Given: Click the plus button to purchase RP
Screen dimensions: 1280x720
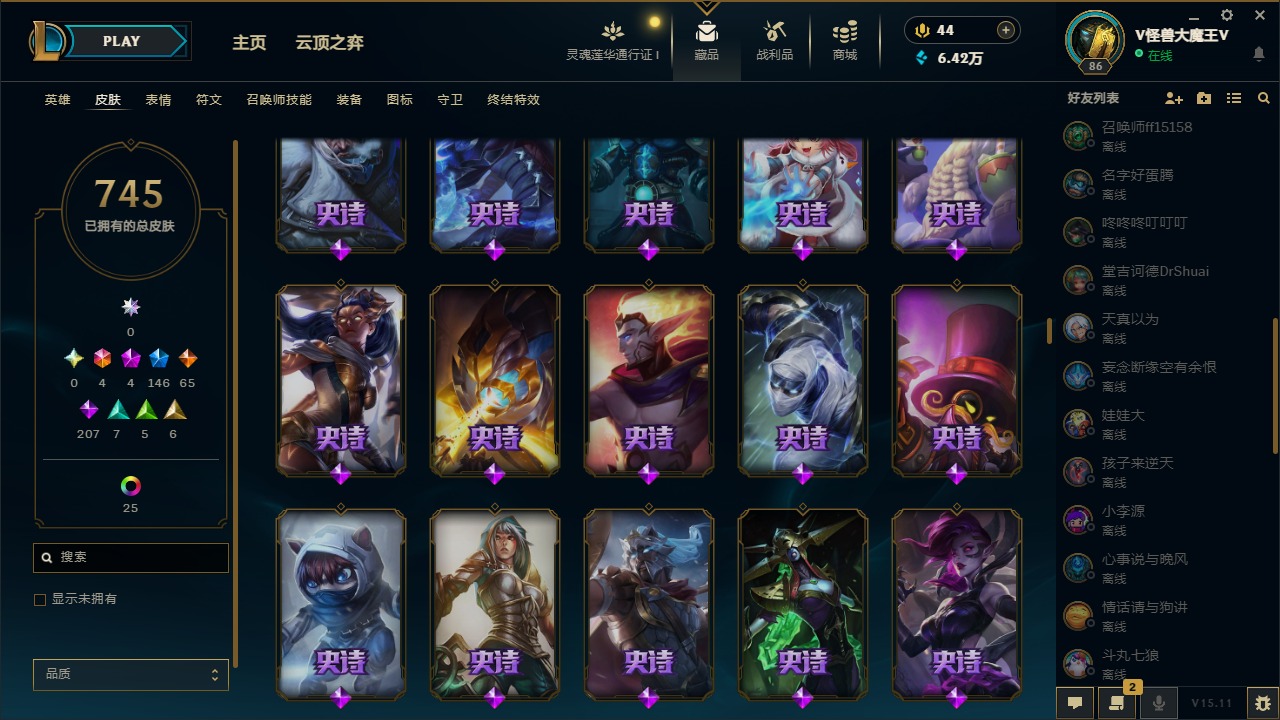Looking at the screenshot, I should pyautogui.click(x=1003, y=30).
